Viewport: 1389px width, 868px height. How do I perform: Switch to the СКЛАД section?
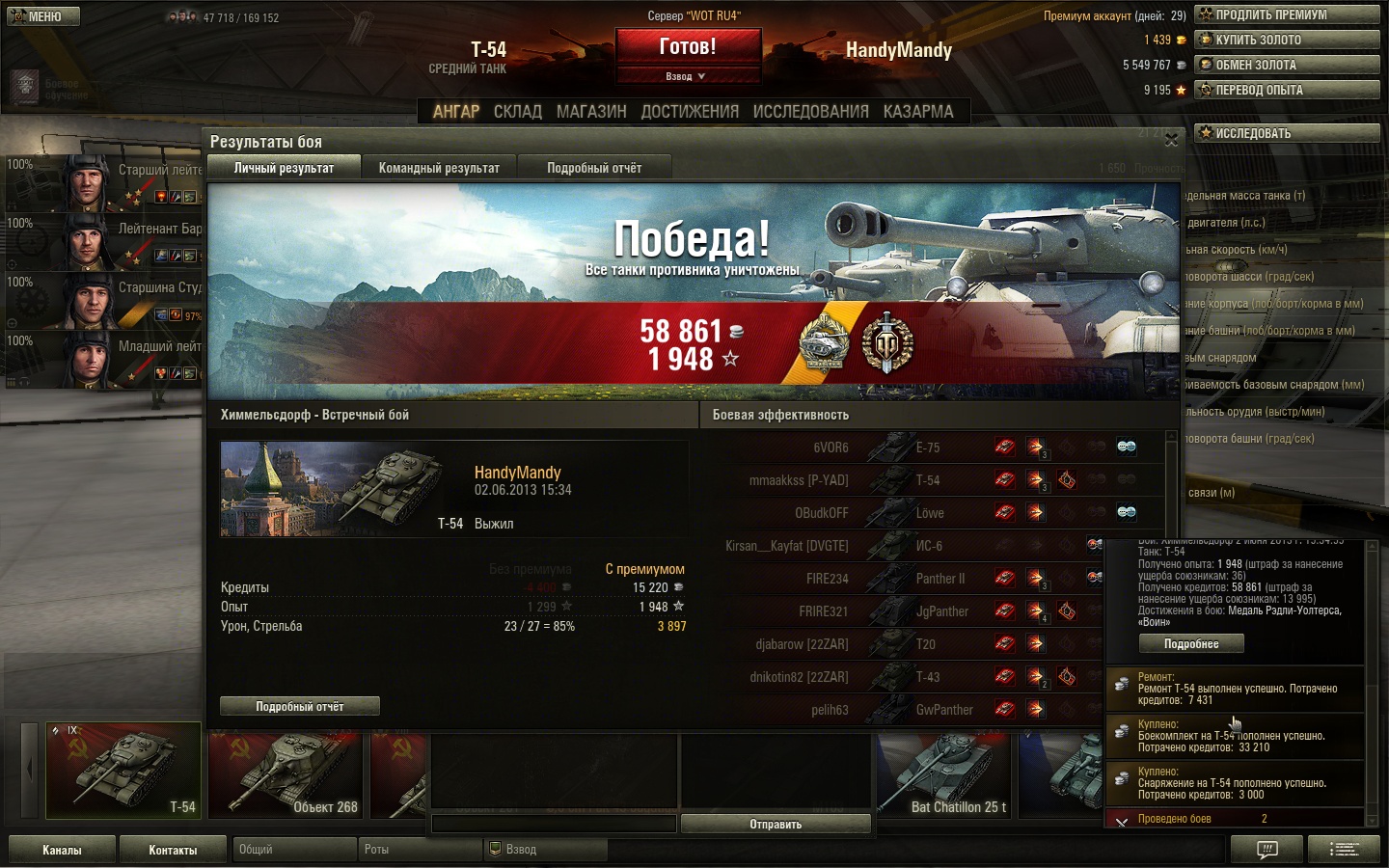tap(518, 112)
